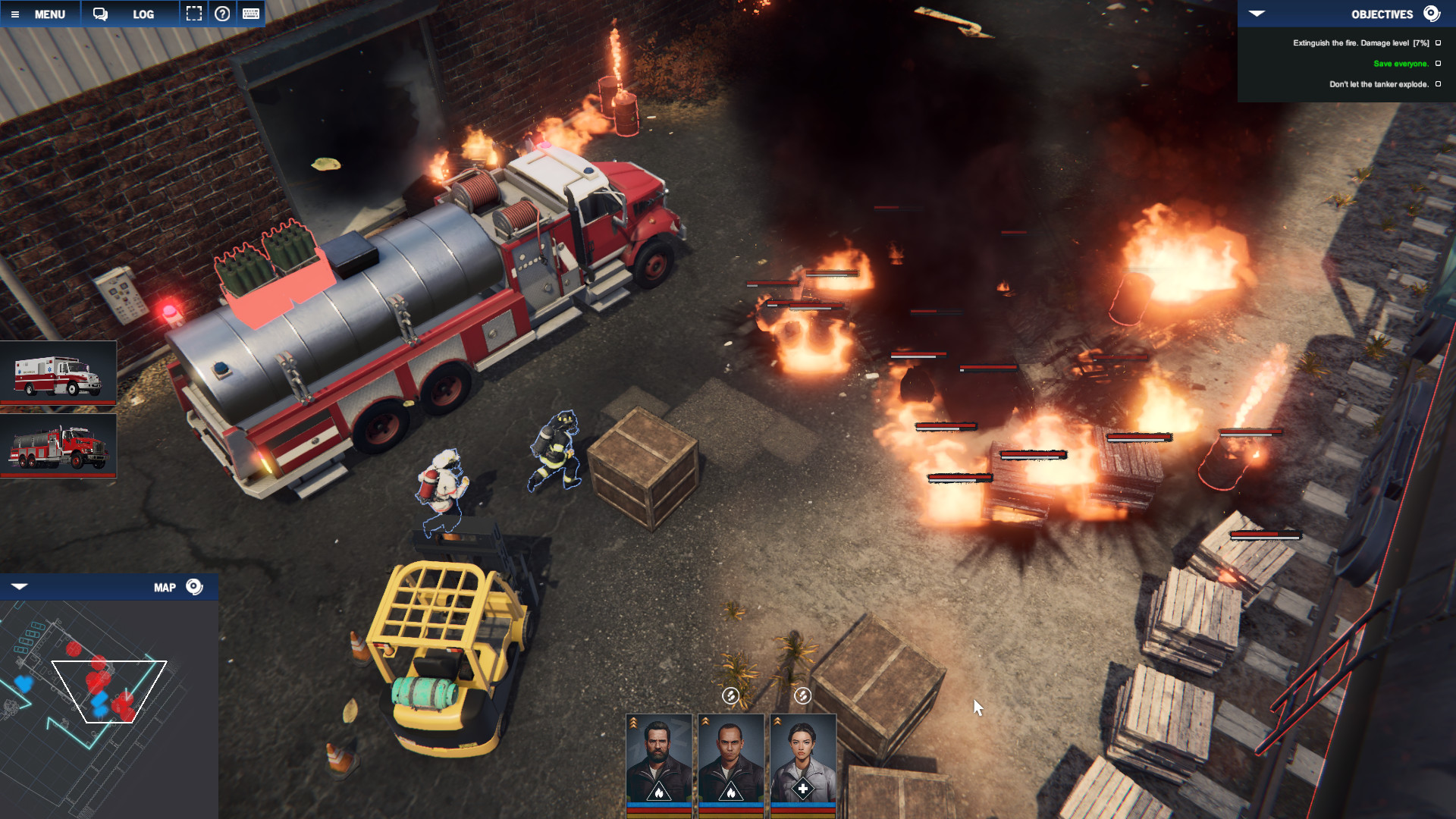Open the MENU
1456x819 pixels.
(x=49, y=13)
